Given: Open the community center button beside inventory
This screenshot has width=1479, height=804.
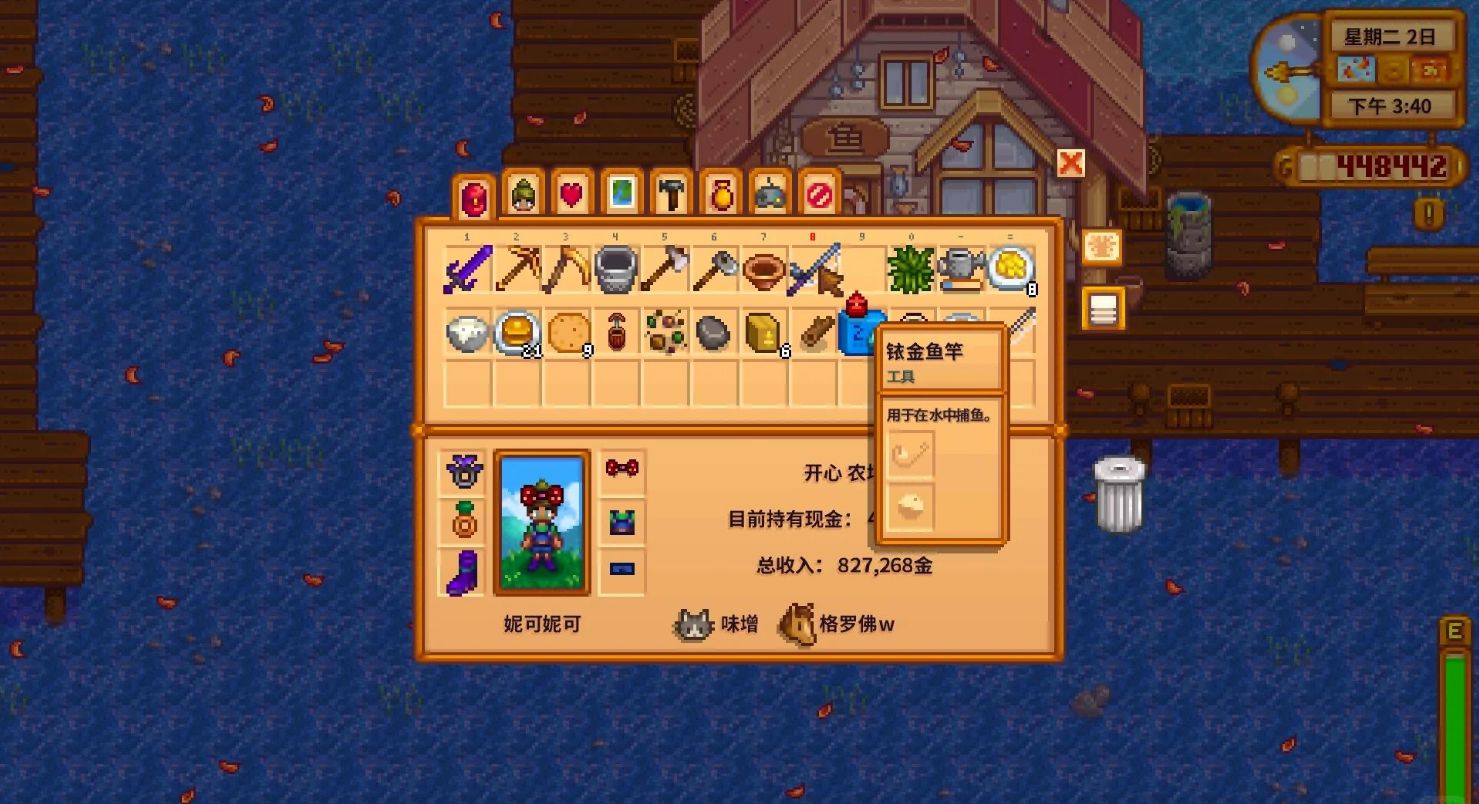Looking at the screenshot, I should point(1102,247).
